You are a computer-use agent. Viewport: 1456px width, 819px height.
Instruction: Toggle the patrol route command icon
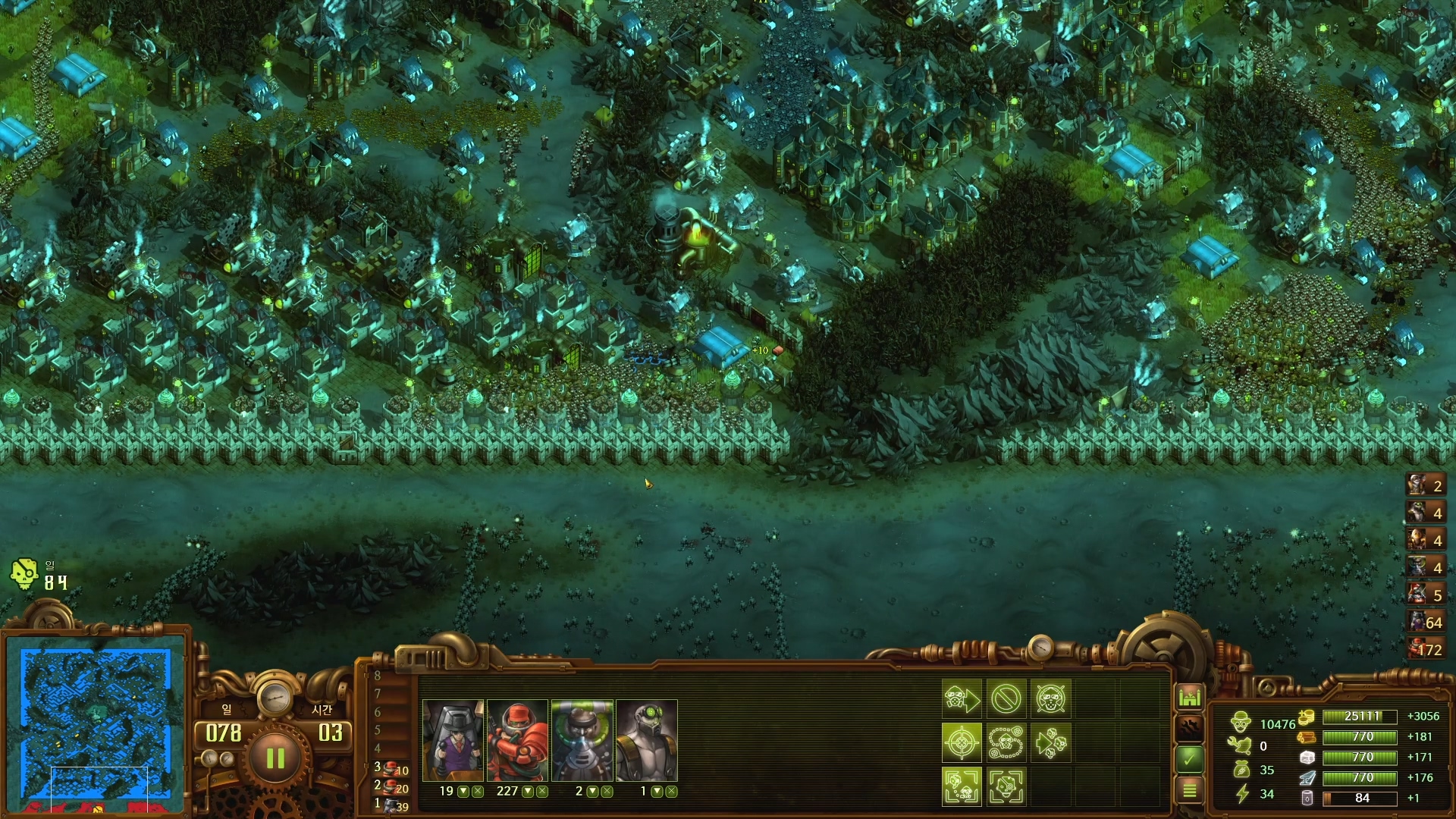click(1006, 742)
